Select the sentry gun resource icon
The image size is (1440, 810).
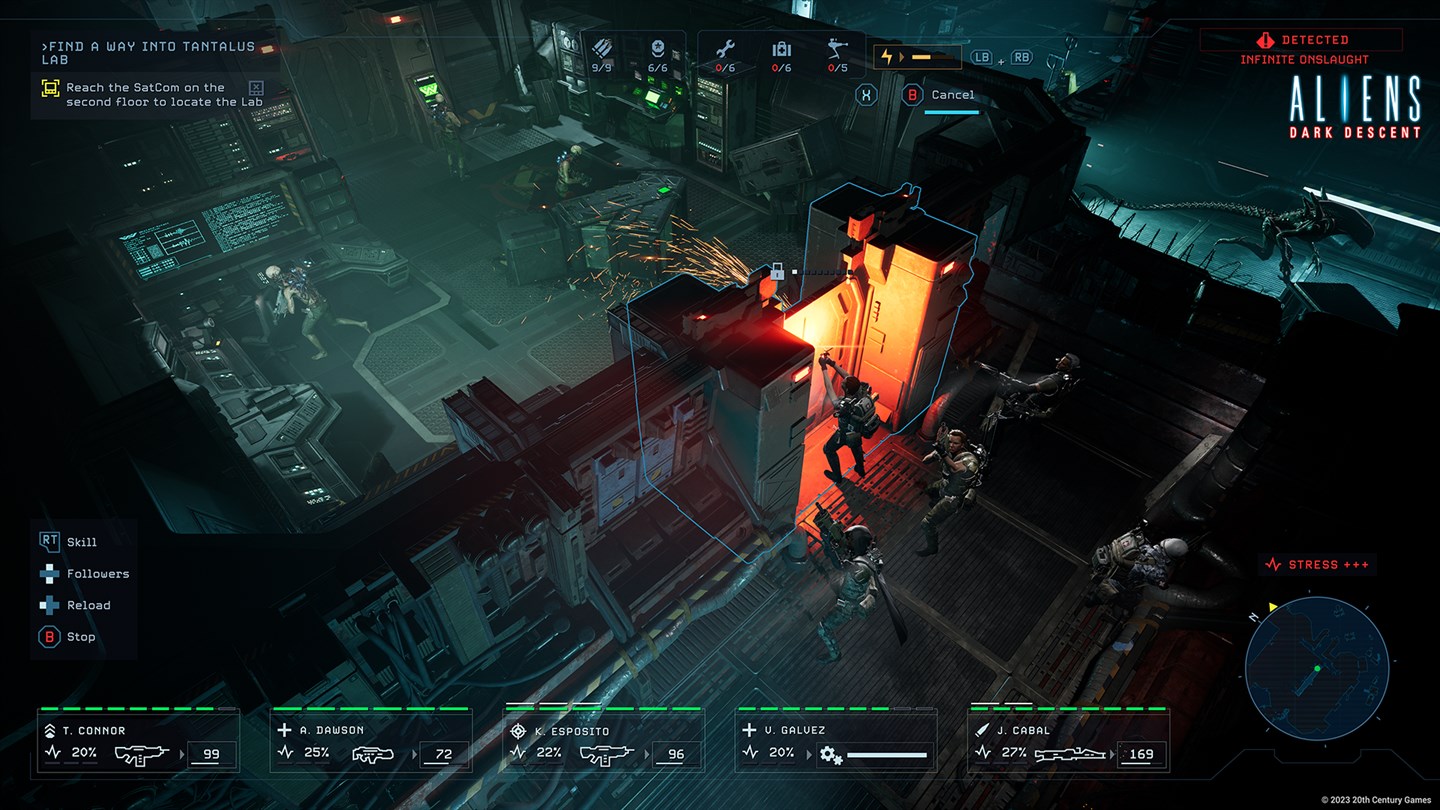(838, 49)
